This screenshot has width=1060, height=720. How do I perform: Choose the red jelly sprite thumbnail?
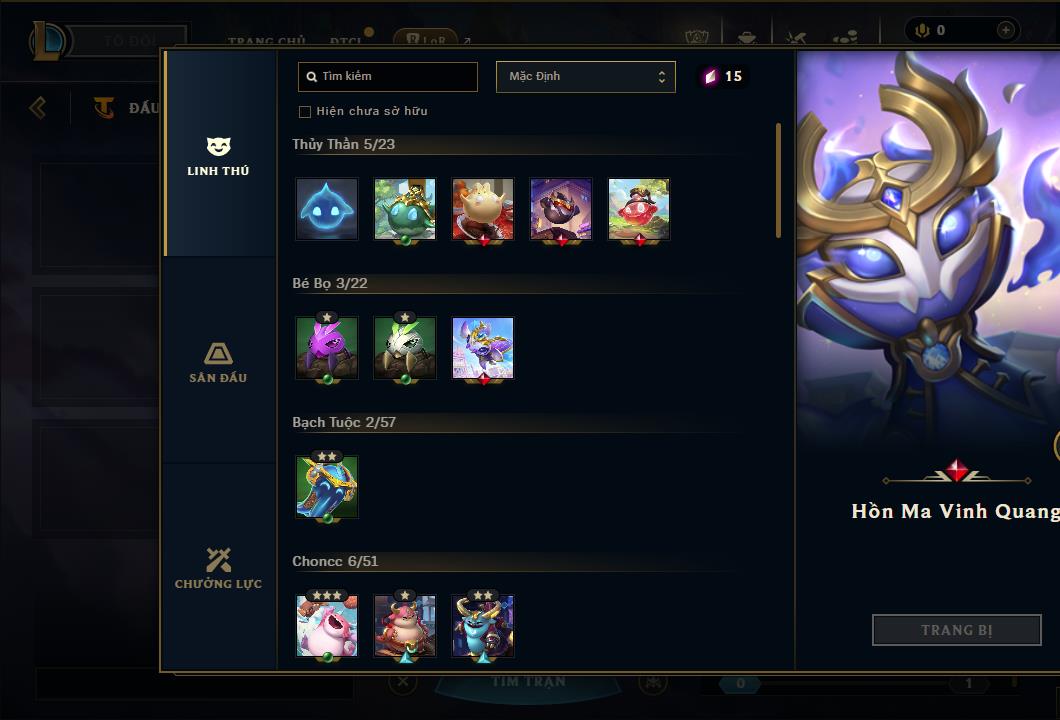[x=639, y=209]
